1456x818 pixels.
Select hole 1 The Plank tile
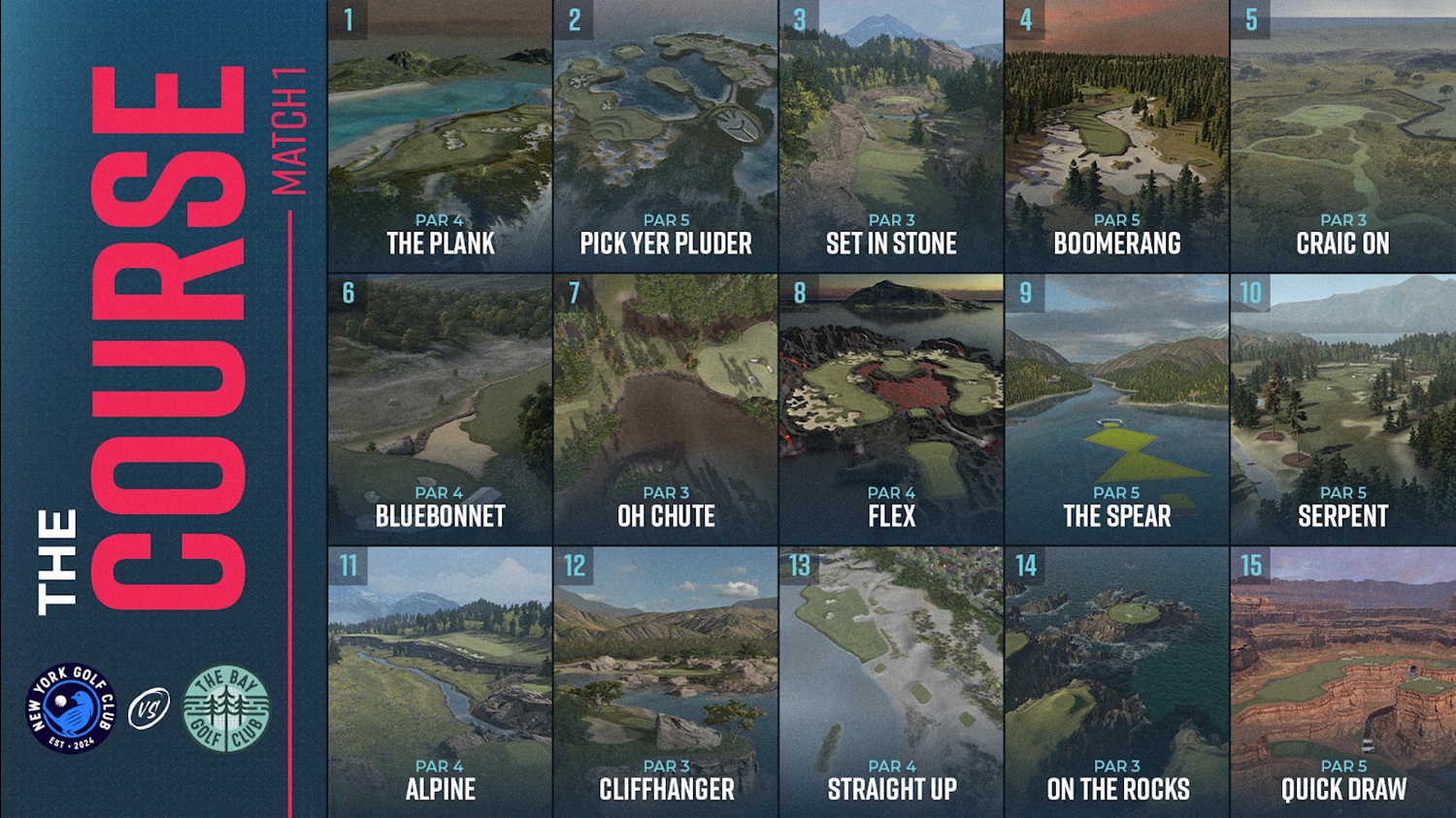[x=440, y=136]
